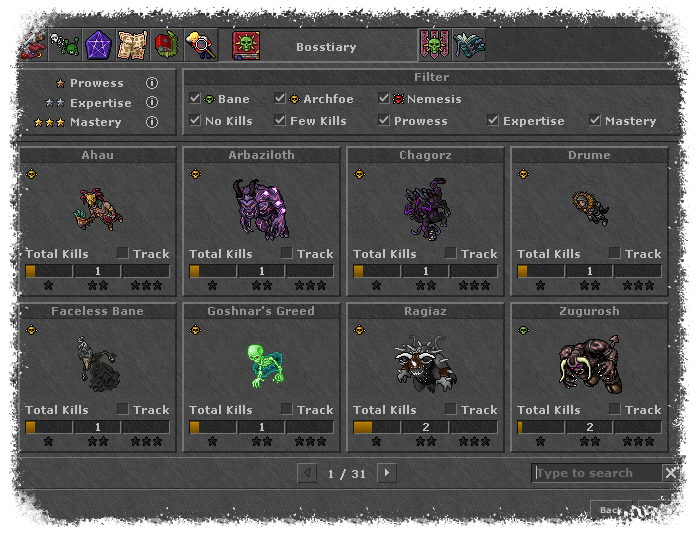The height and width of the screenshot is (535, 696).
Task: Toggle the Prowess filter checkbox
Action: pyautogui.click(x=385, y=121)
